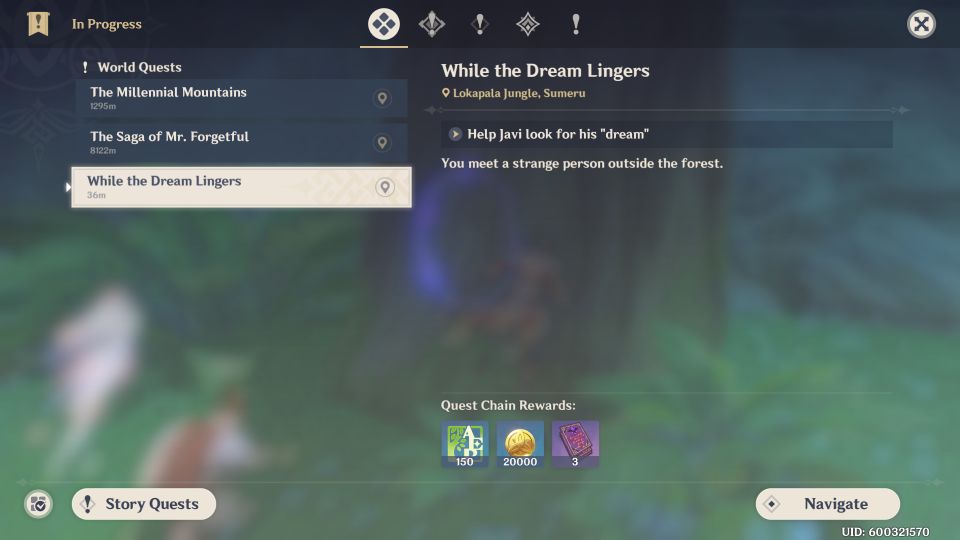Open the Story Quests panel

coord(143,504)
